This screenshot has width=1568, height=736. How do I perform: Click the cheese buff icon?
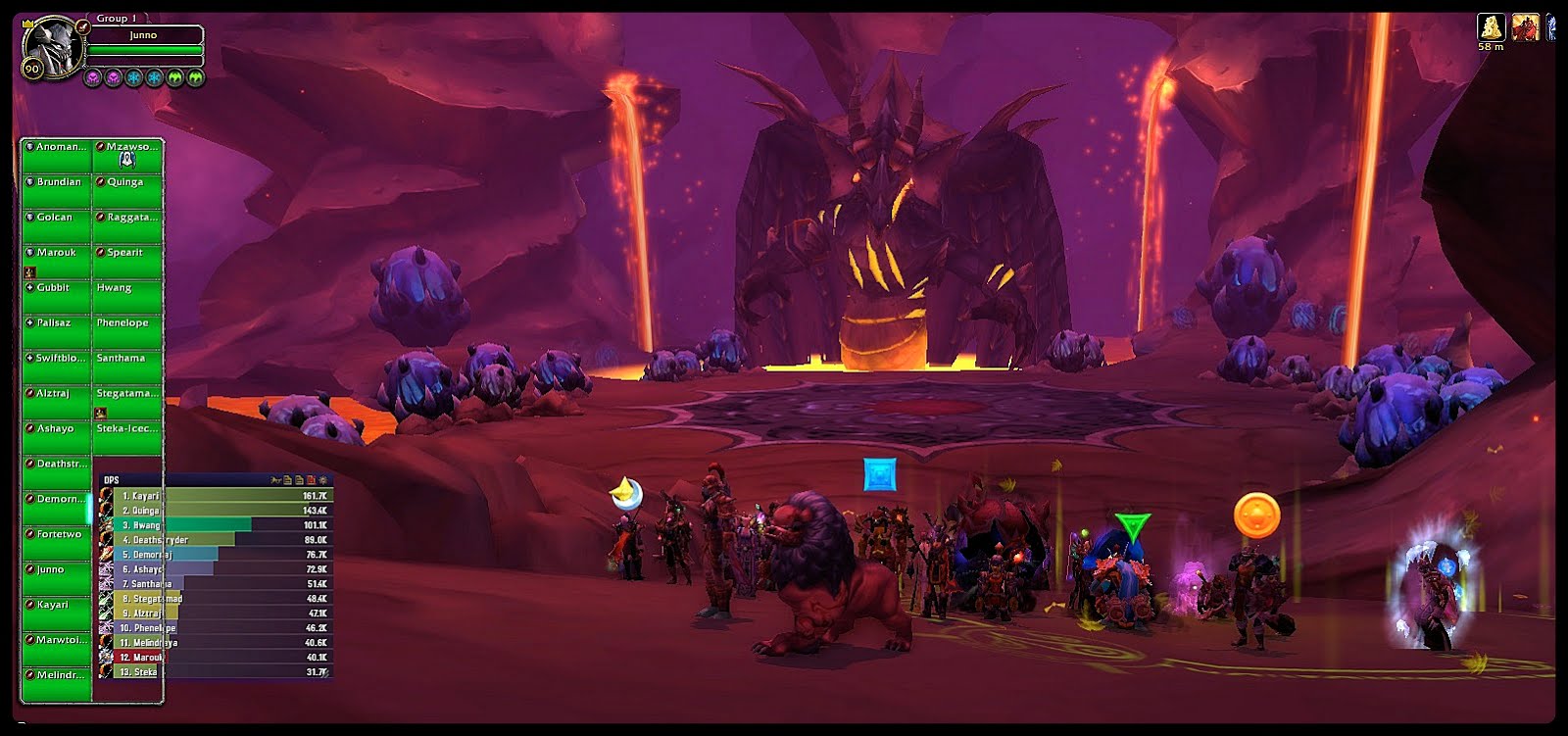click(1491, 27)
